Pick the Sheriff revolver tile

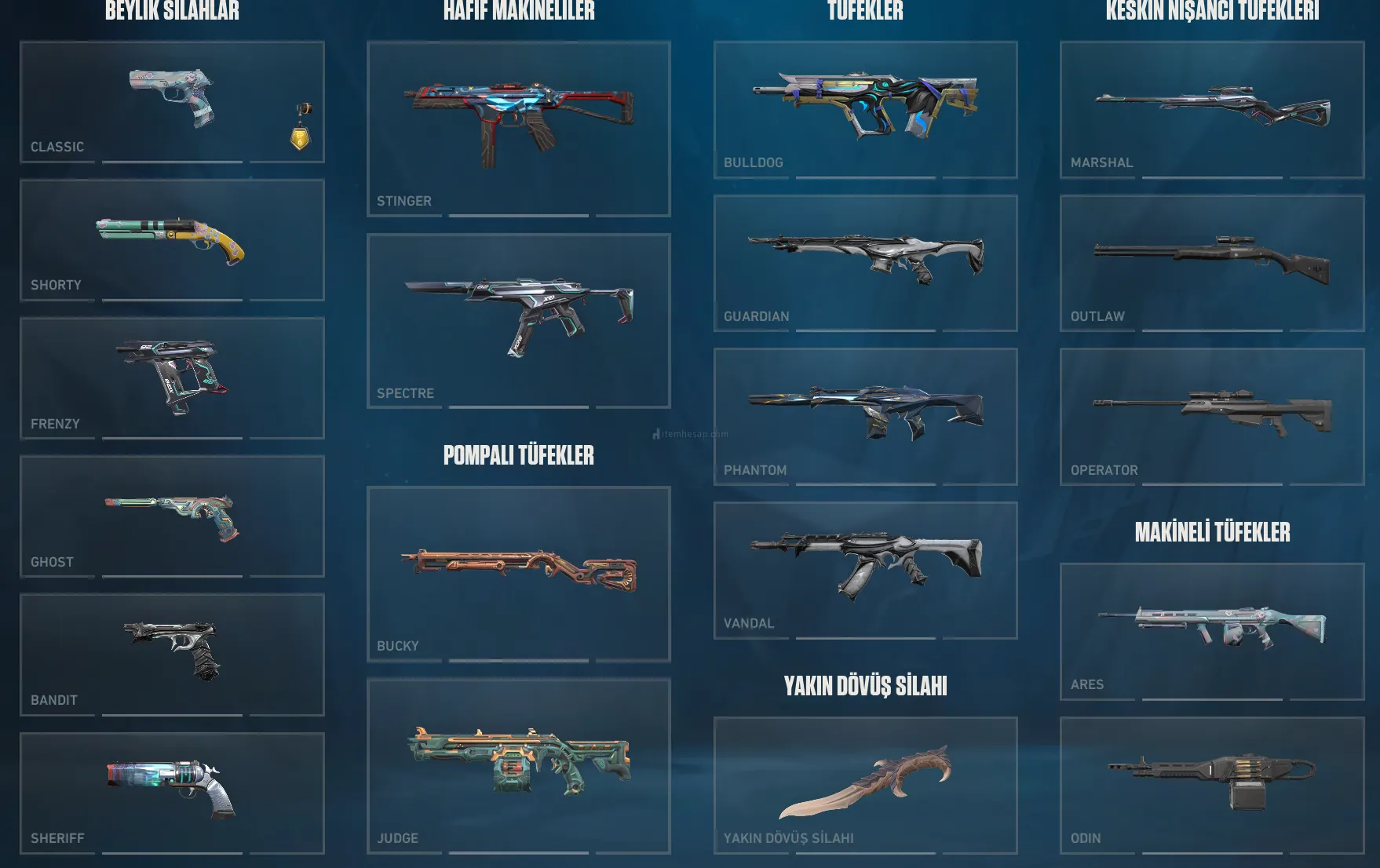[172, 793]
